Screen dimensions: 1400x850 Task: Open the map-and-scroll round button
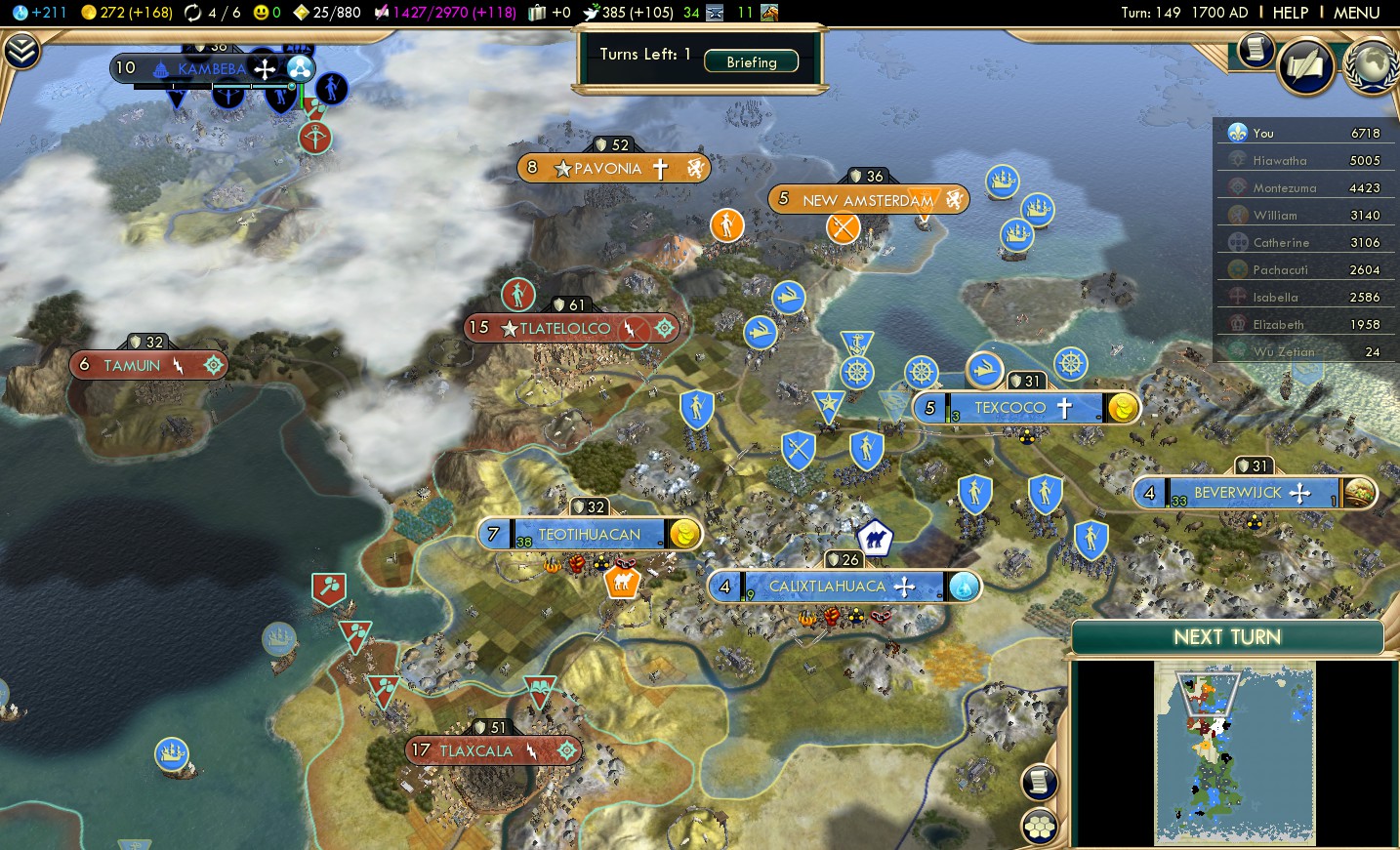click(1305, 66)
